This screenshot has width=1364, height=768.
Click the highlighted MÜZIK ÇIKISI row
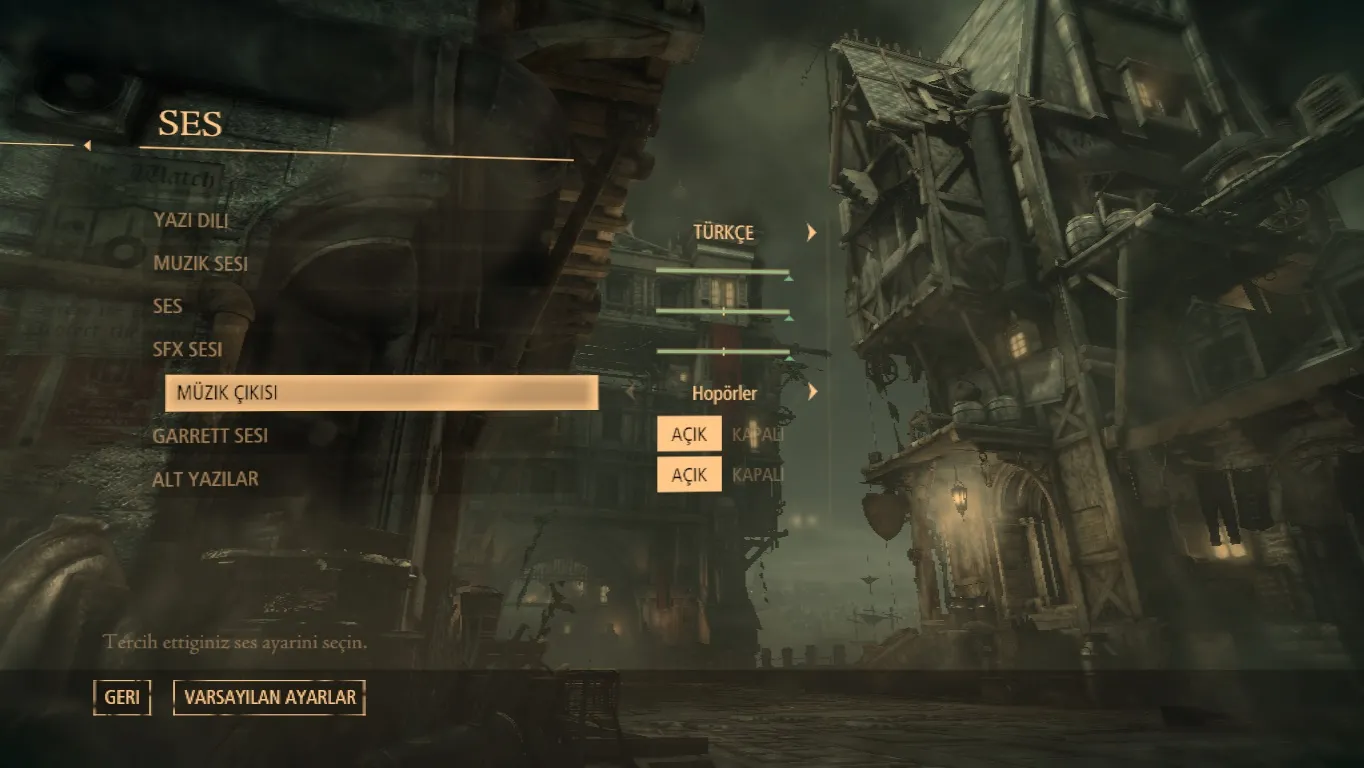pos(381,393)
